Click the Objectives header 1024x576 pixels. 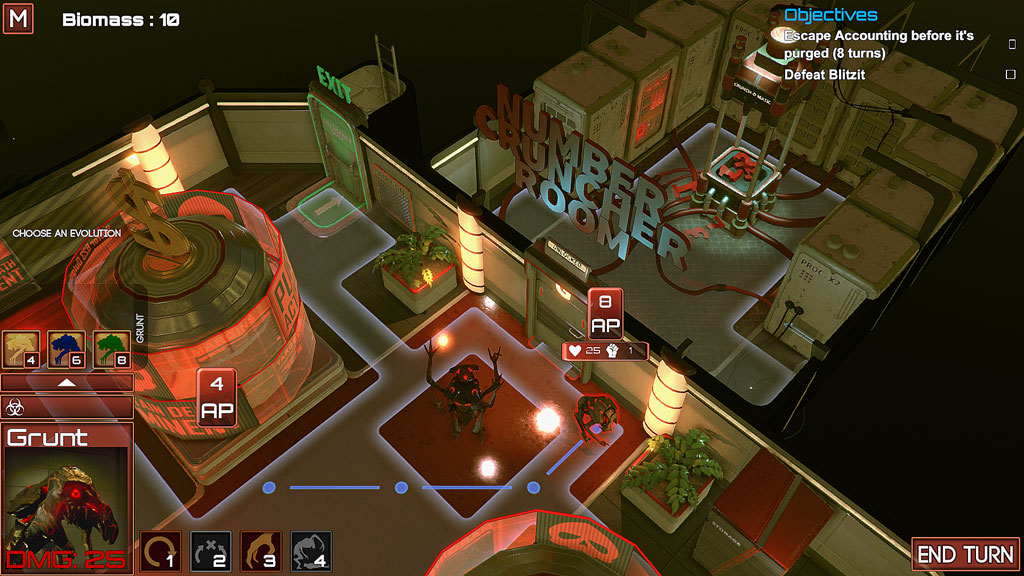pyautogui.click(x=830, y=15)
